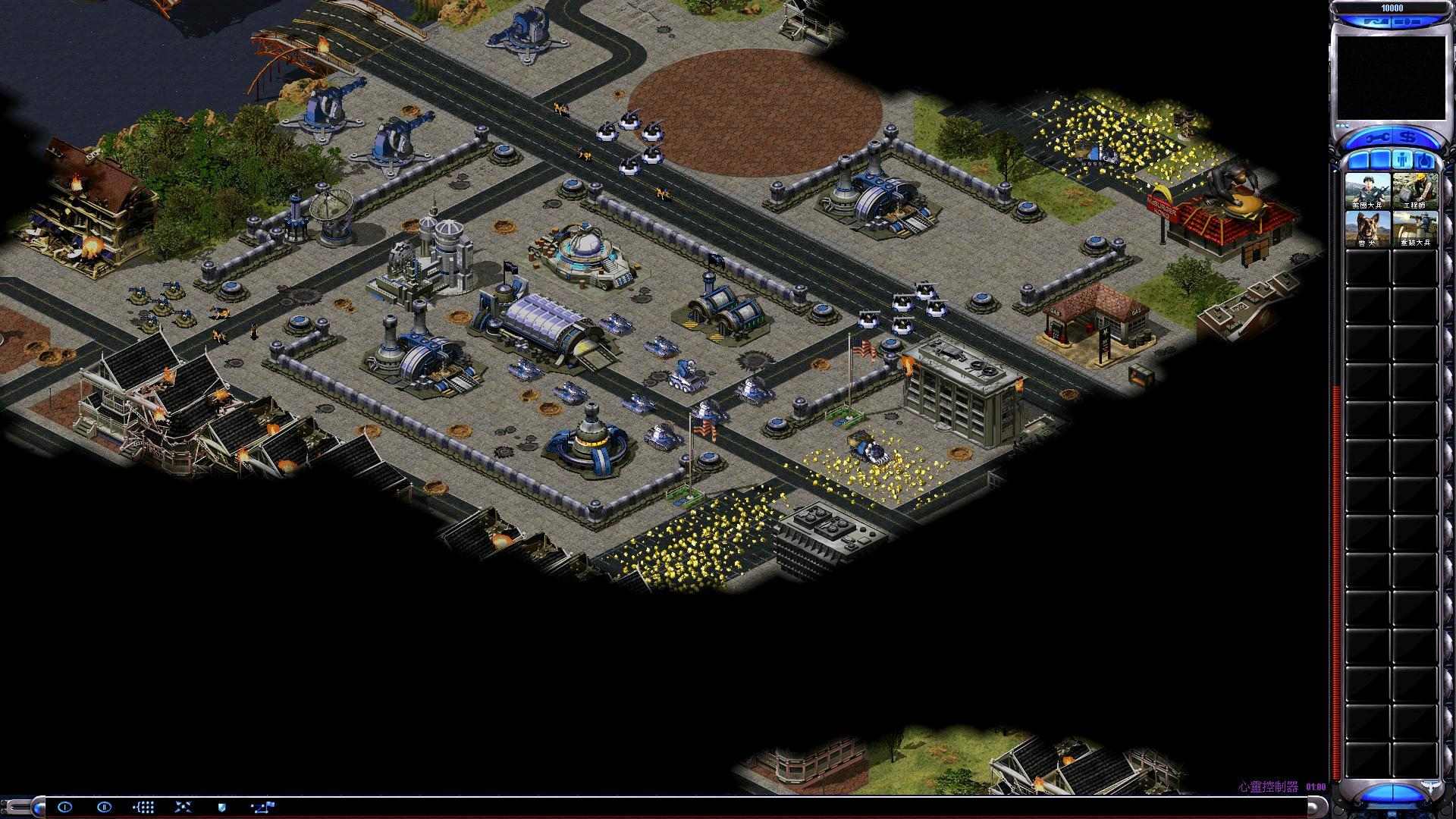Select the beacon flag icon on bottom toolbar
Image resolution: width=1456 pixels, height=819 pixels.
pos(262,806)
